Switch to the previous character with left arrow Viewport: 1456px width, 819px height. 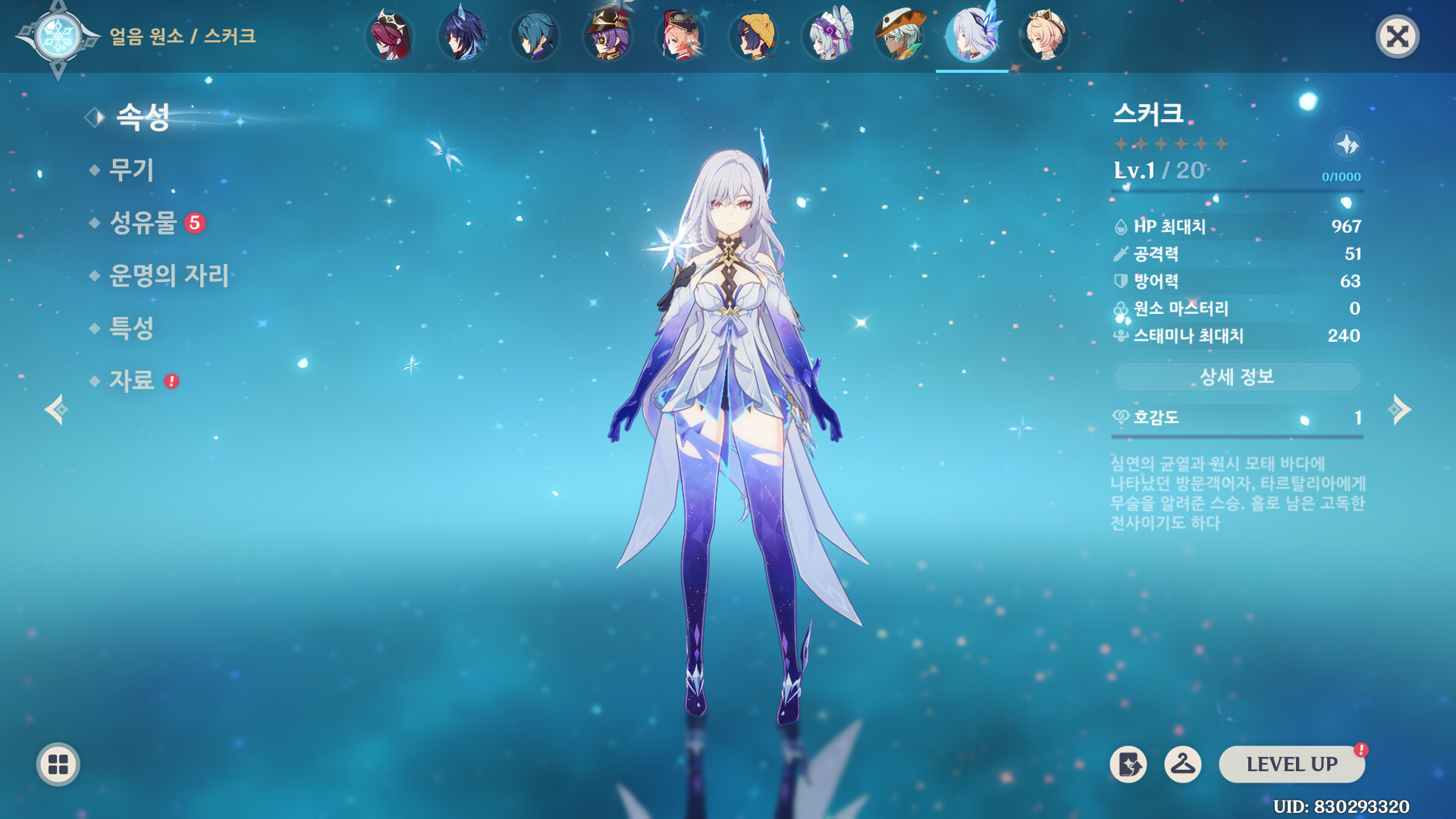pyautogui.click(x=56, y=409)
